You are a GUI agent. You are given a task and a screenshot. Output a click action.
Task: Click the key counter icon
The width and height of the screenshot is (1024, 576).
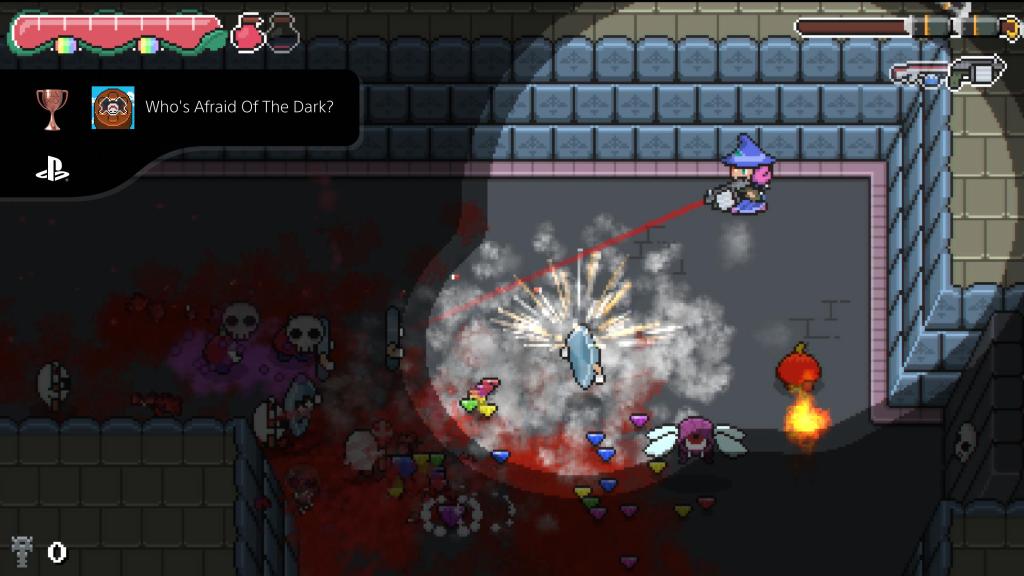click(22, 550)
